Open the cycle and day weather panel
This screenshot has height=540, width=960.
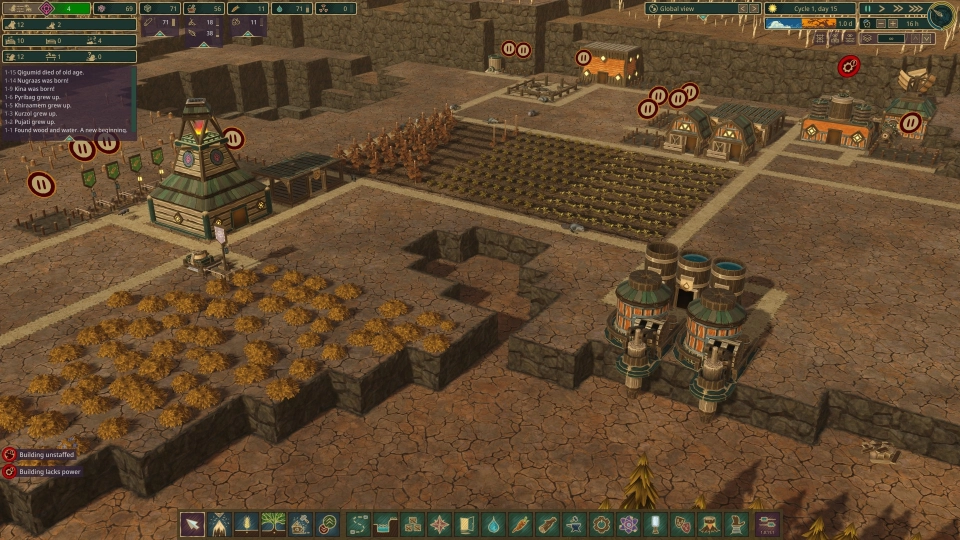click(811, 9)
